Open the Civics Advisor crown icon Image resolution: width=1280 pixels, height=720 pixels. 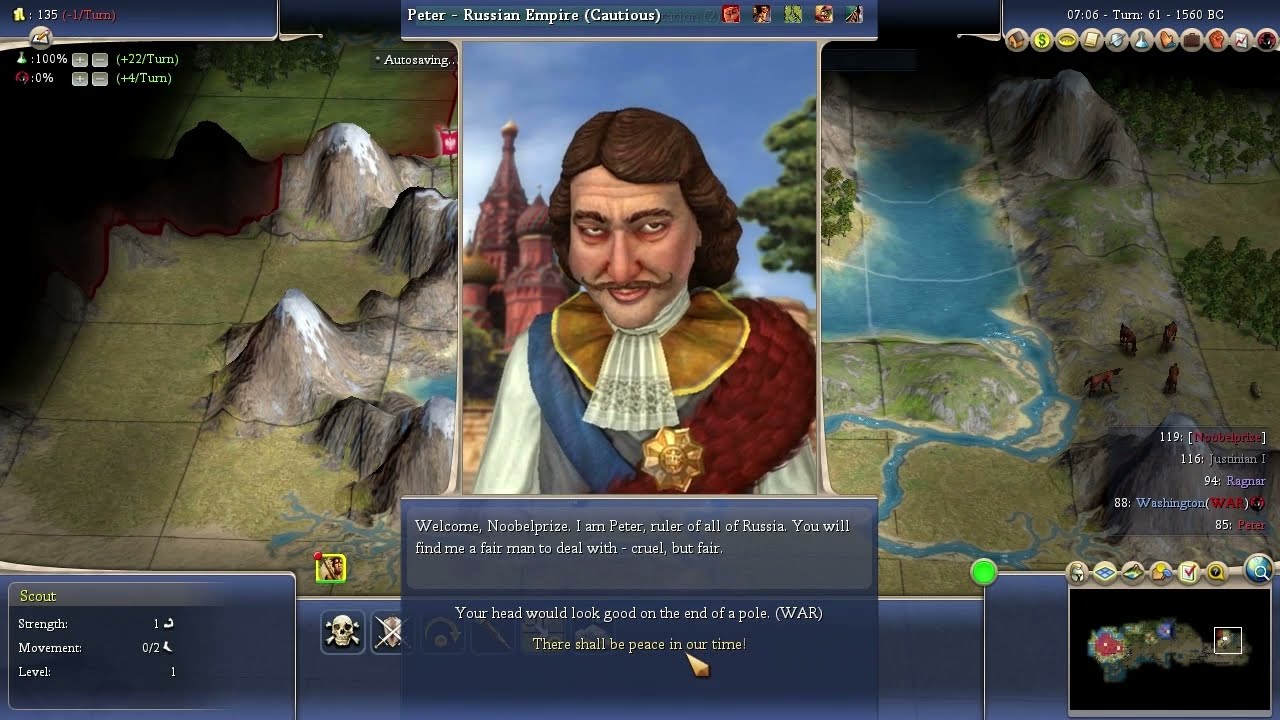(1067, 41)
